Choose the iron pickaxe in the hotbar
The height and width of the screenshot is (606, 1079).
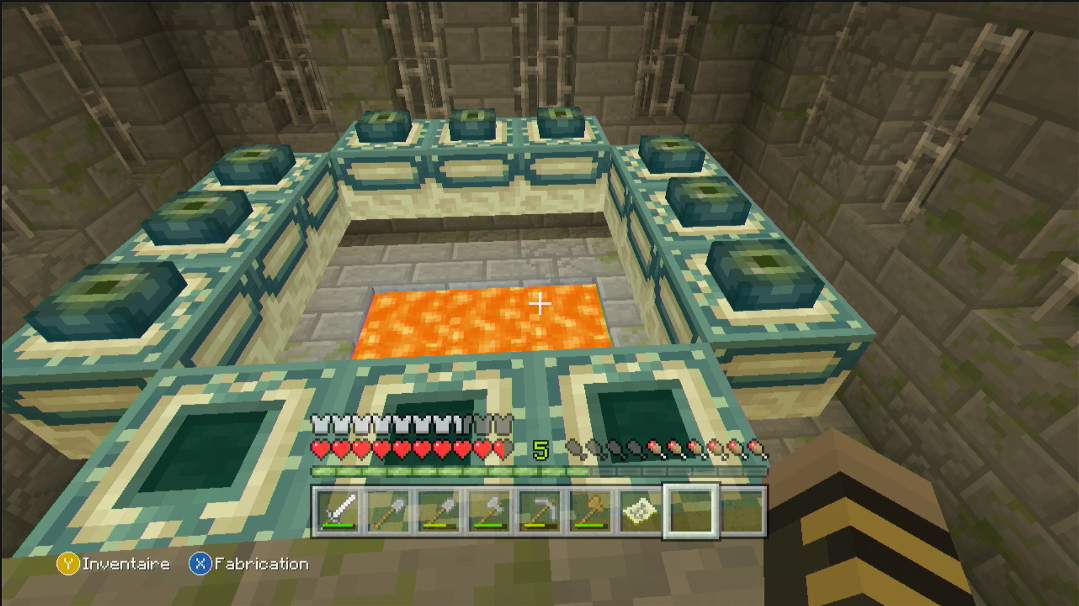pos(538,511)
